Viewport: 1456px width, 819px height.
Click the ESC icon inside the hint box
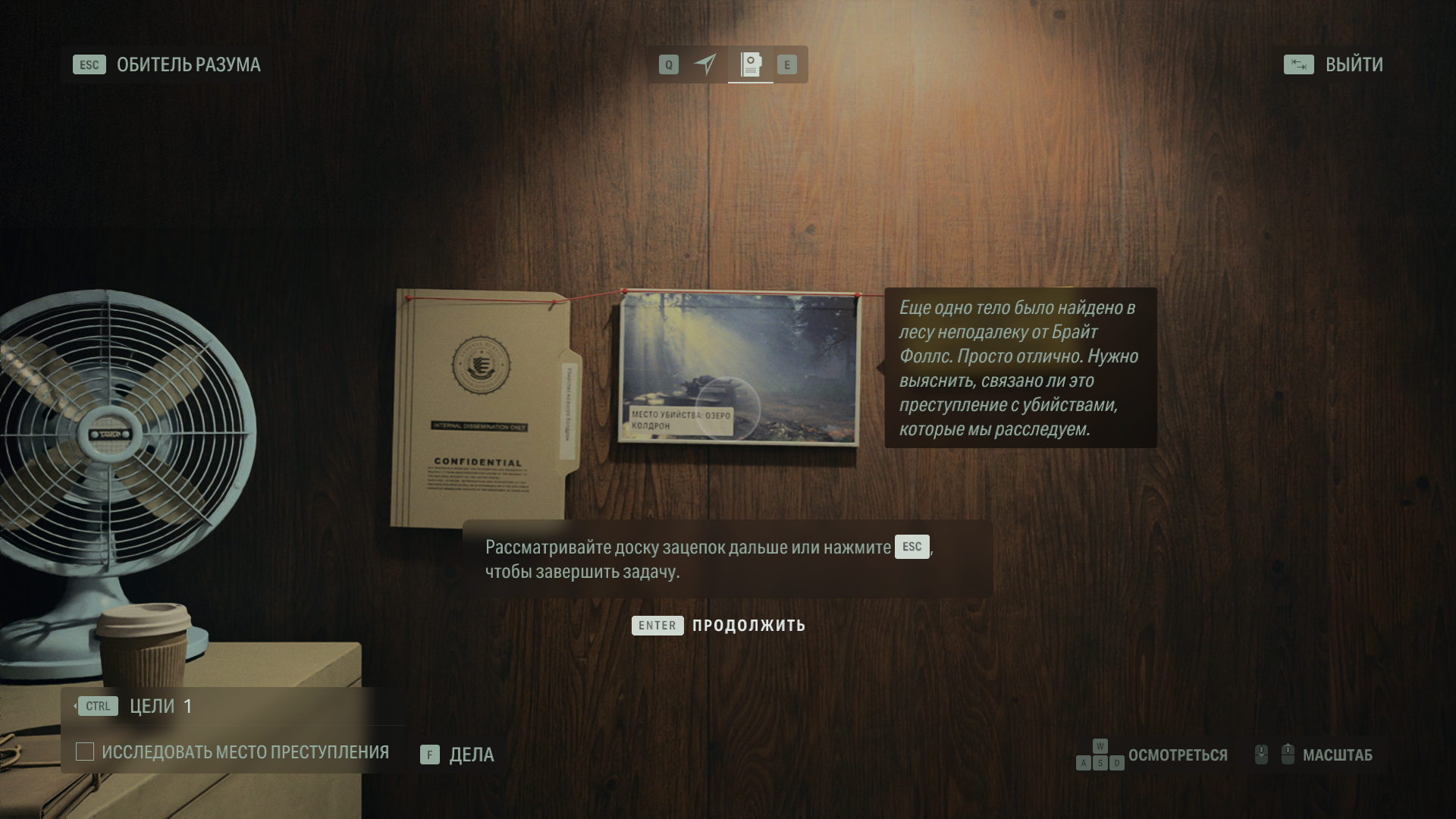tap(911, 547)
